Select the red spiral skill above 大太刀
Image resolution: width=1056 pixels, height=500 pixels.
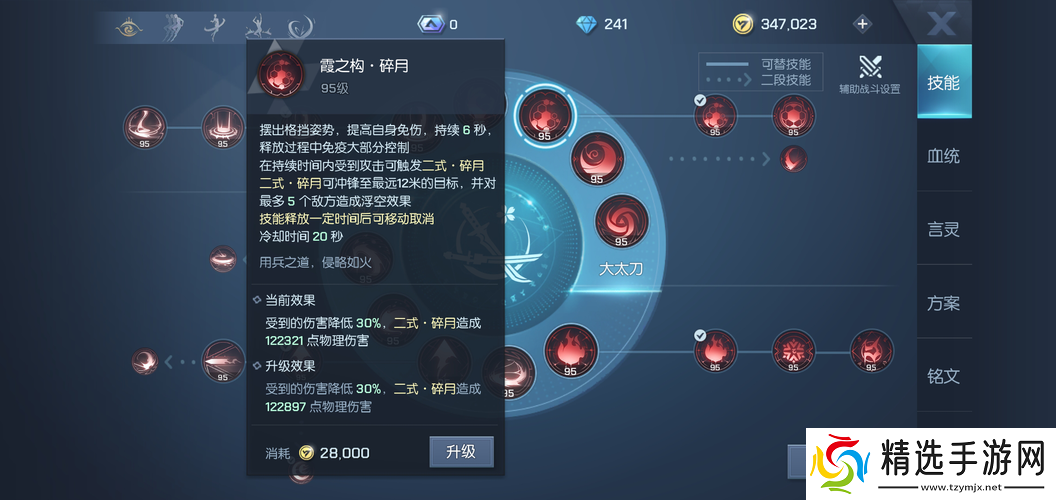point(621,222)
